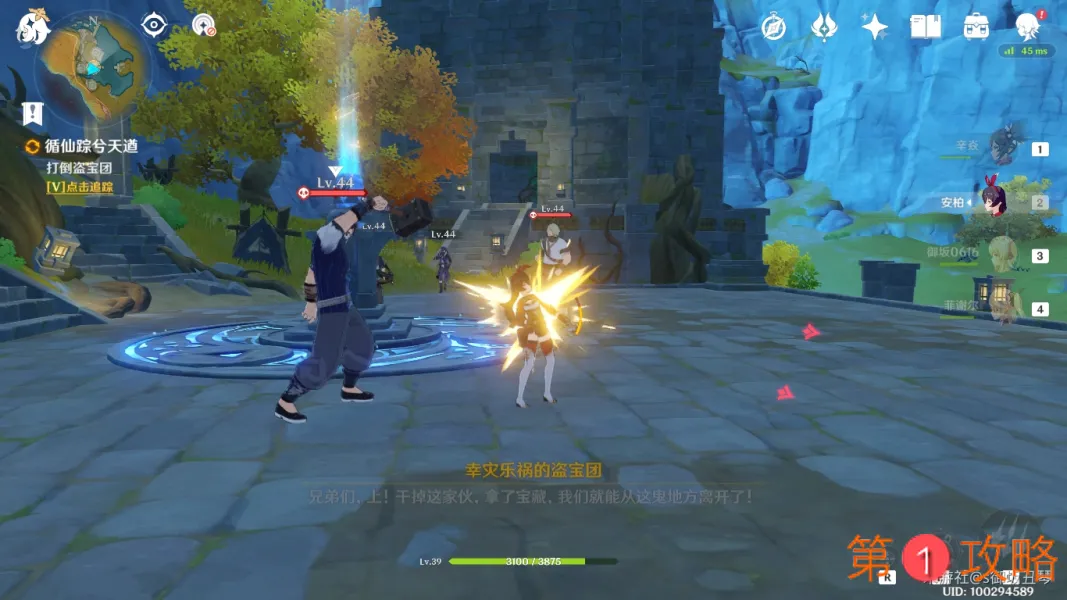Click the eye-shaped icon beside minimap
Image resolution: width=1067 pixels, height=600 pixels.
click(152, 25)
